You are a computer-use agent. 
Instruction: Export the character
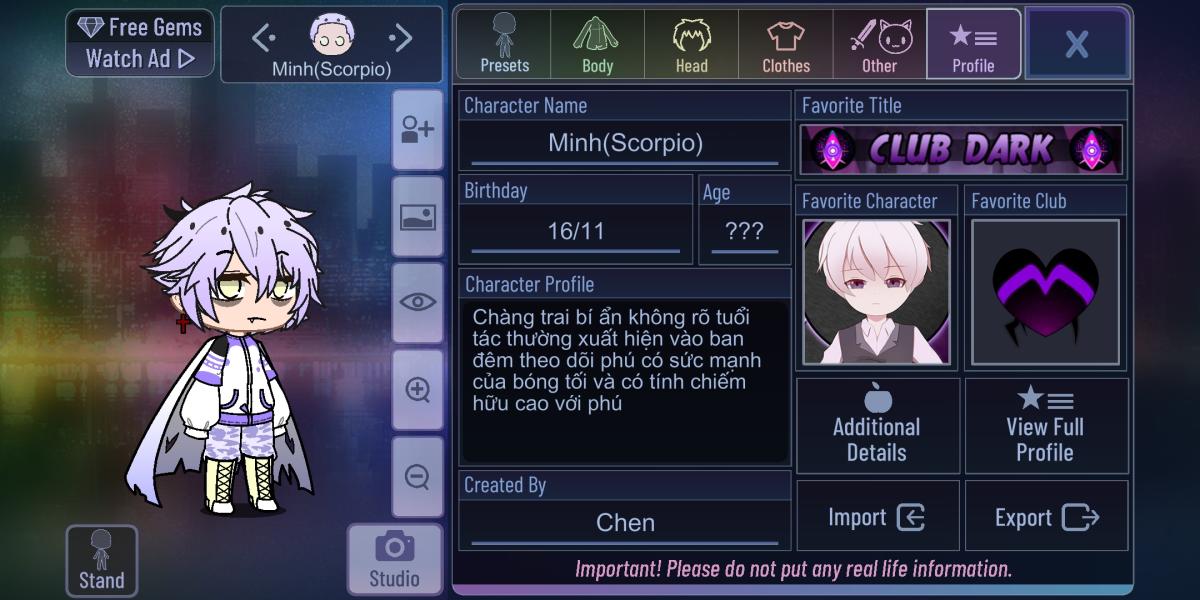point(1046,517)
